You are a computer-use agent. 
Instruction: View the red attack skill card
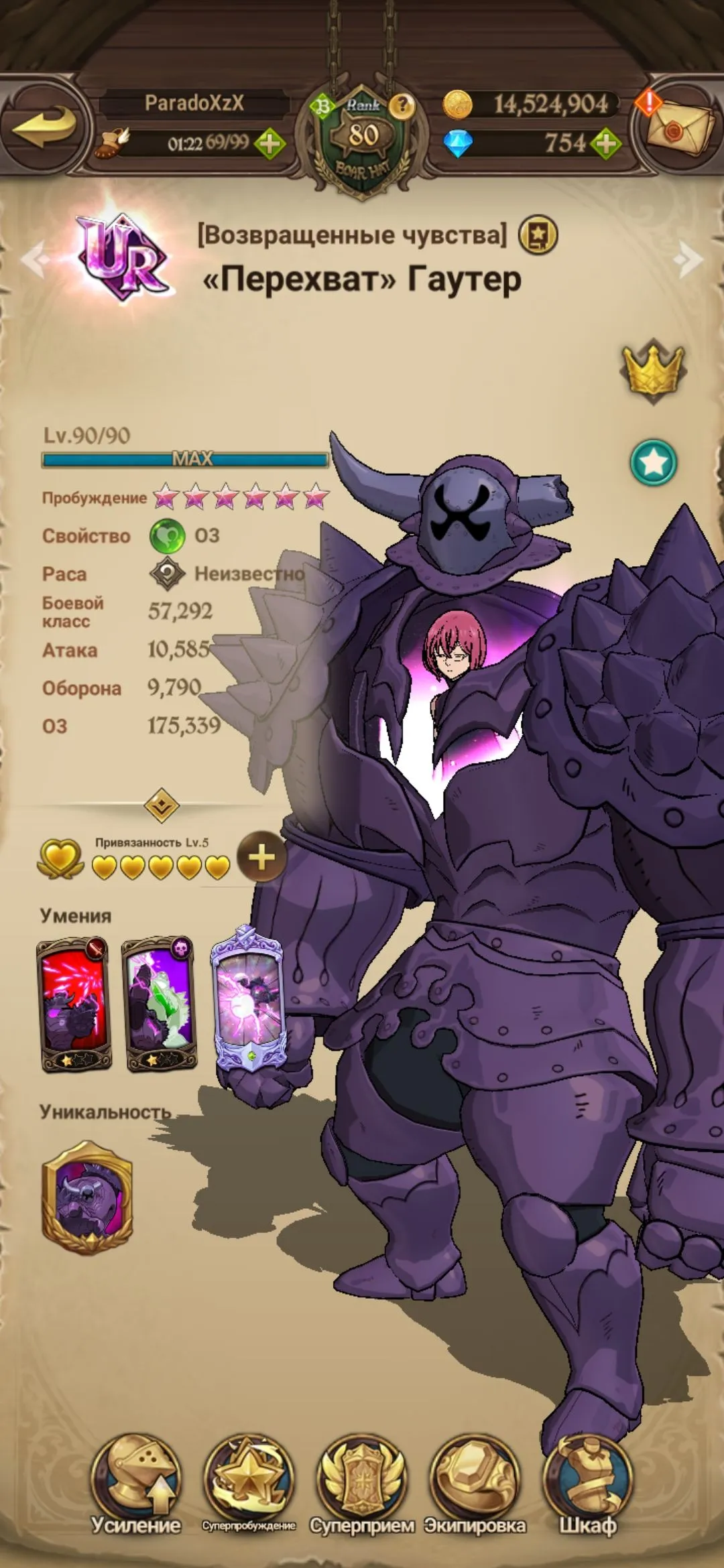point(74,1004)
